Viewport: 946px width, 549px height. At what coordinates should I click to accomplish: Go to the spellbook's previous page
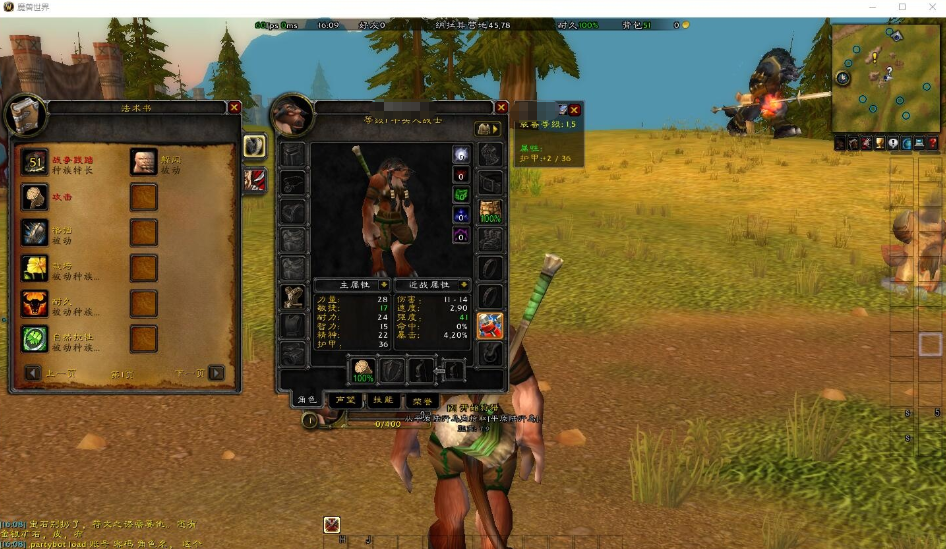pos(33,373)
